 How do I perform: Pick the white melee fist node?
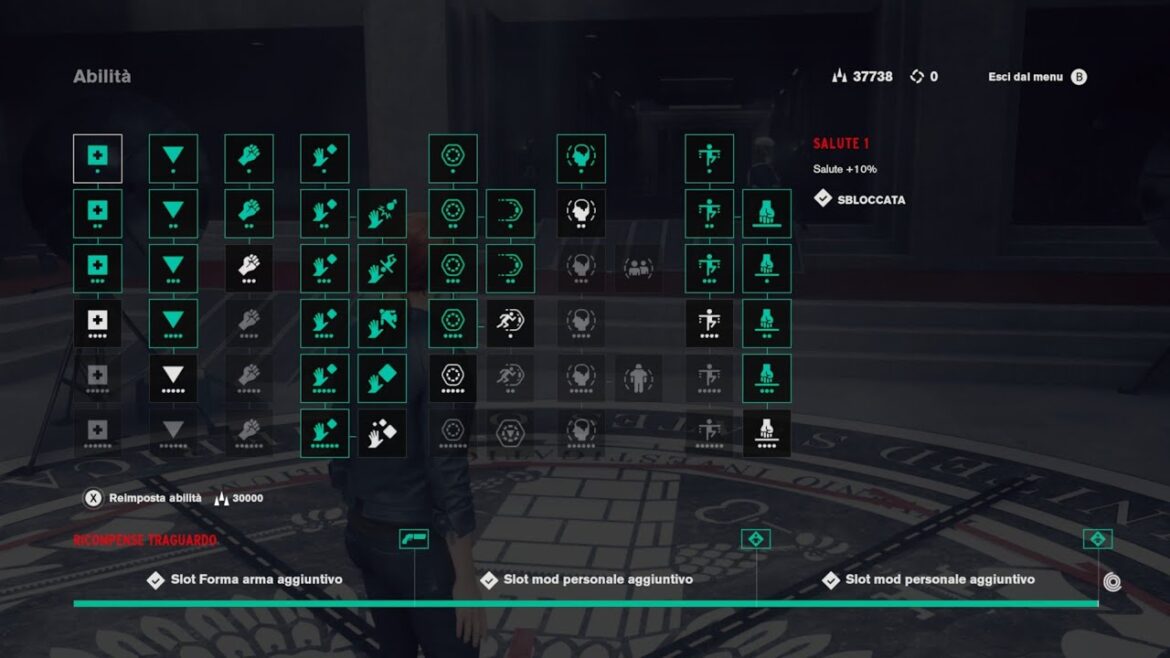(x=249, y=268)
